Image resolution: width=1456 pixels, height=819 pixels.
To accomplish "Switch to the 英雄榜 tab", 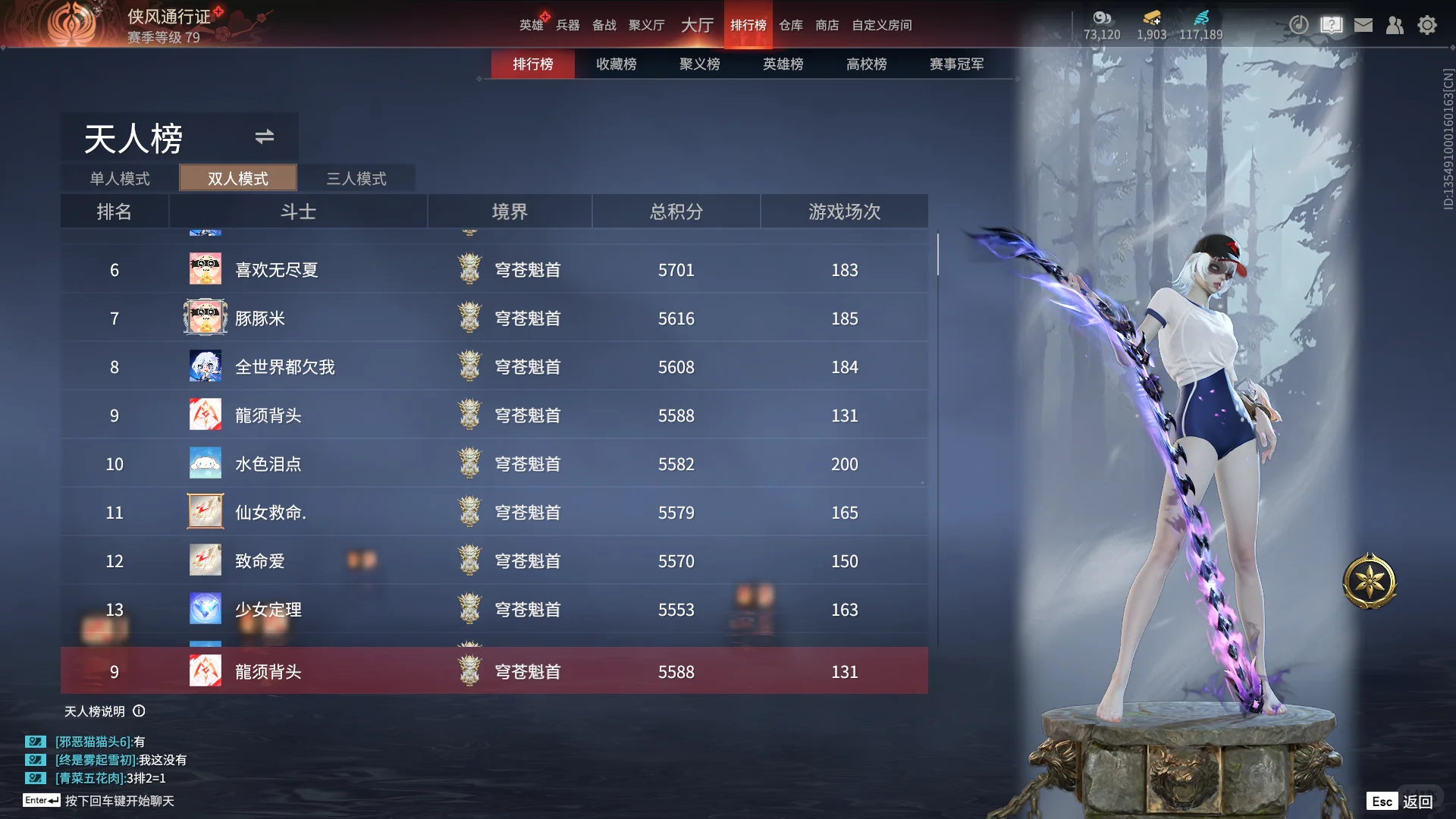I will click(x=783, y=64).
